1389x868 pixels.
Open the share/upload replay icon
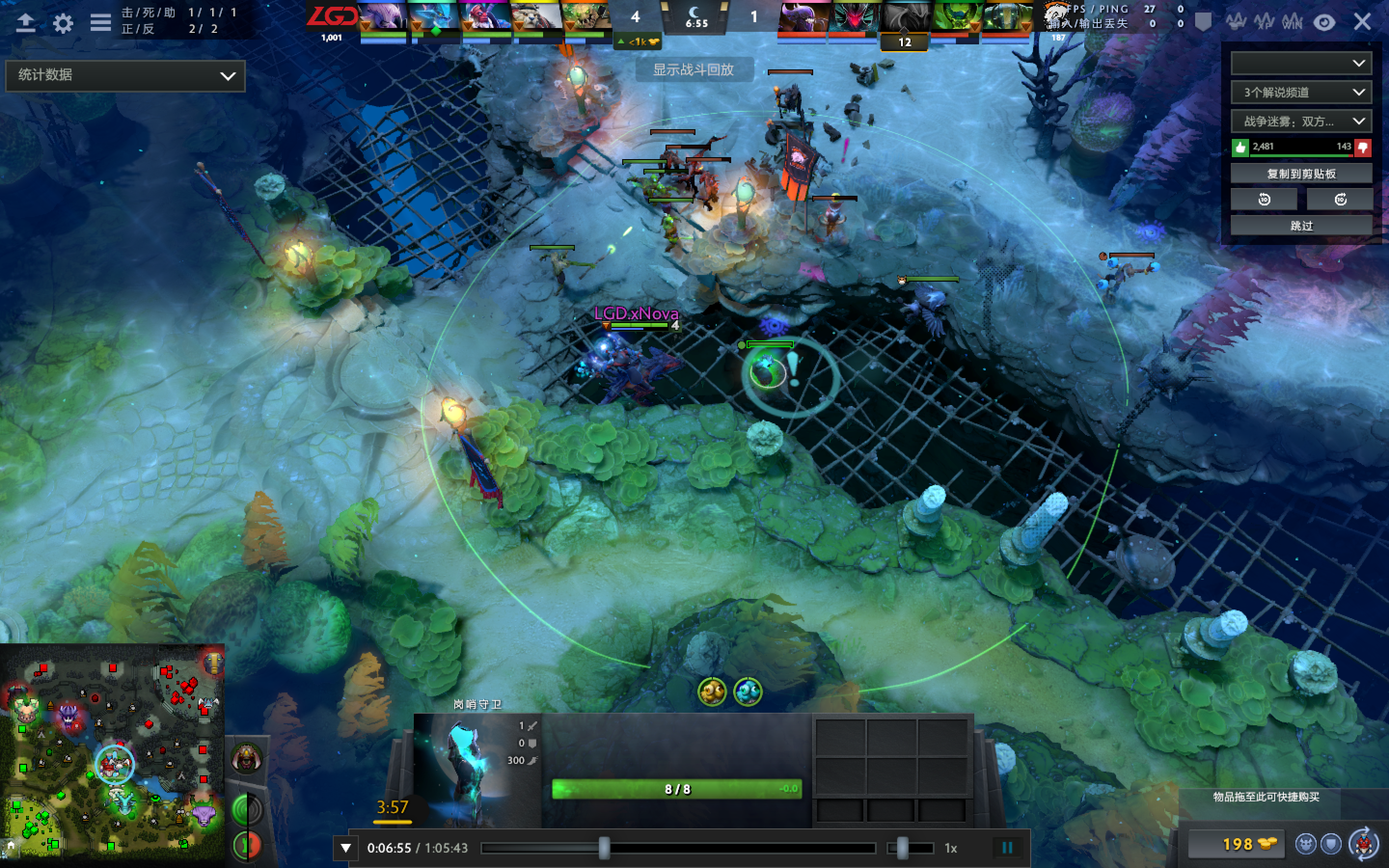tap(25, 22)
